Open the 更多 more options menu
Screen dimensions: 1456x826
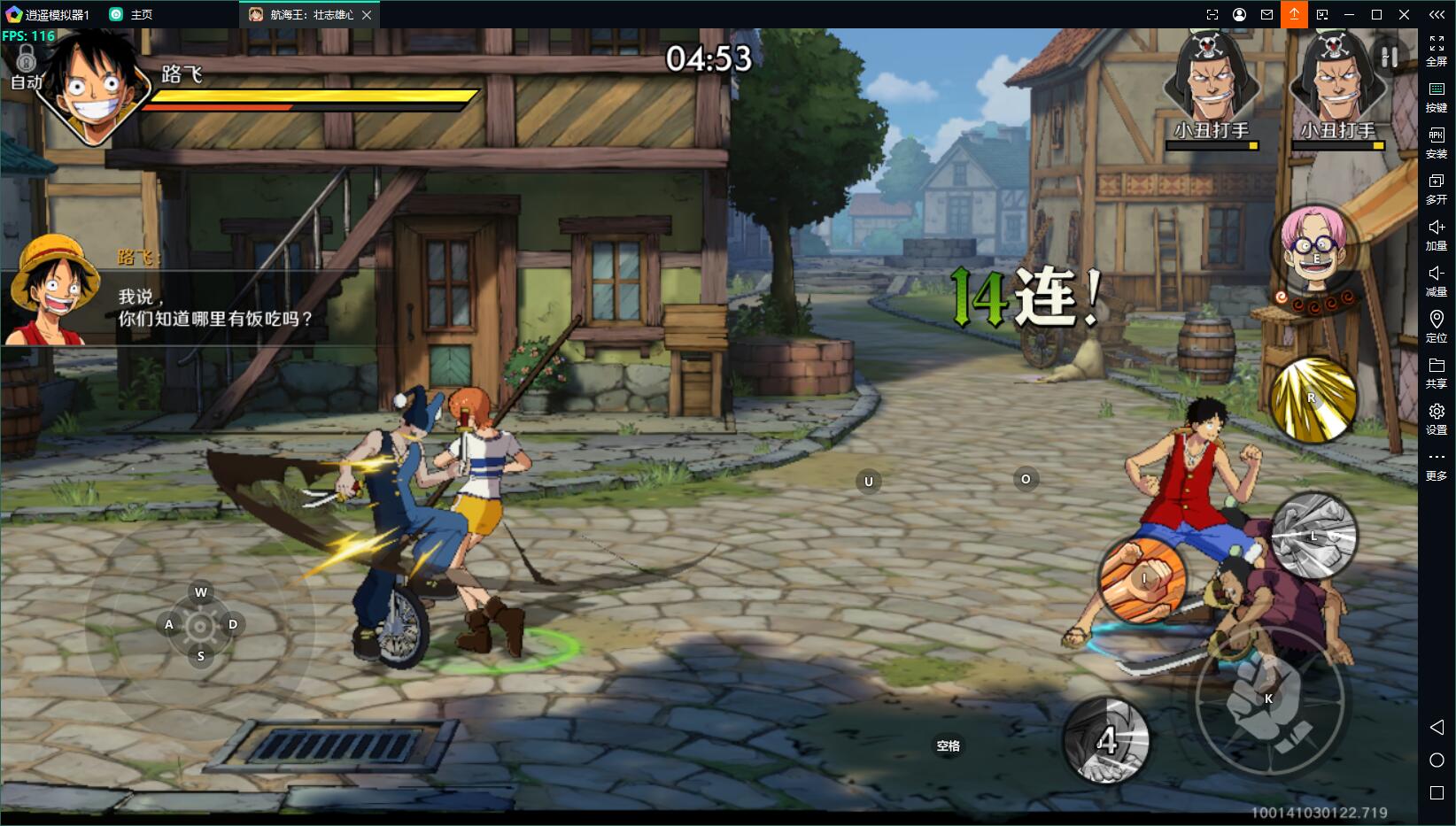pyautogui.click(x=1437, y=464)
